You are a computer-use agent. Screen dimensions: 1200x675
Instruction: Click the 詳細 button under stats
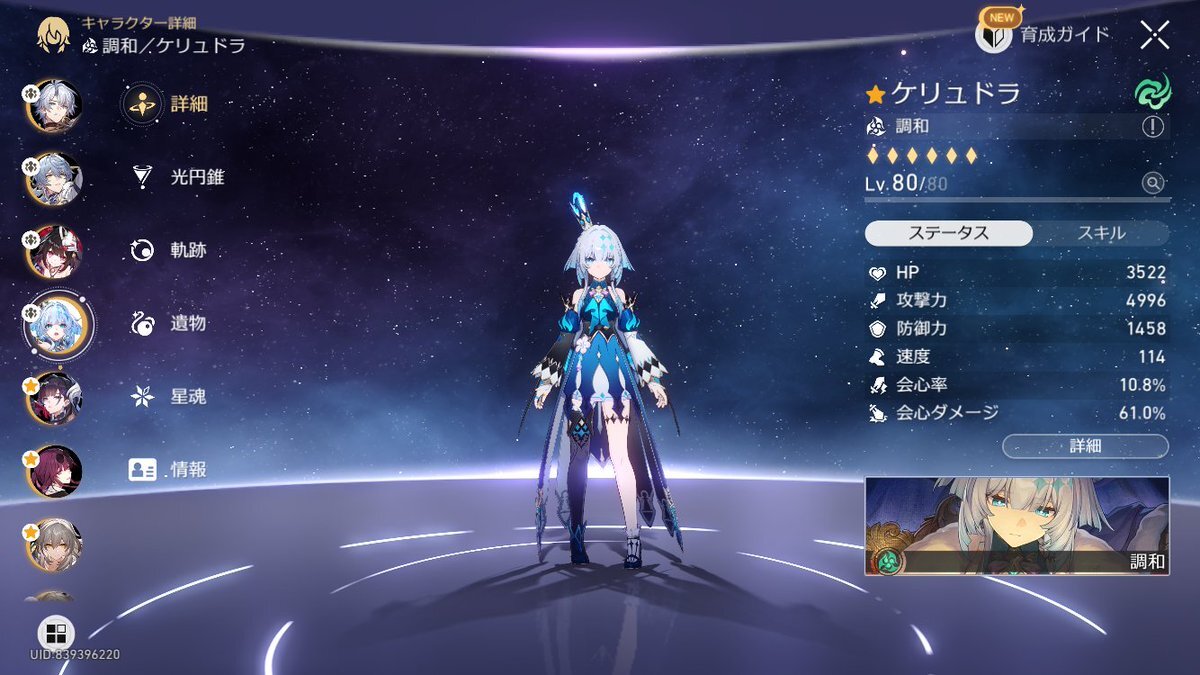(1085, 446)
